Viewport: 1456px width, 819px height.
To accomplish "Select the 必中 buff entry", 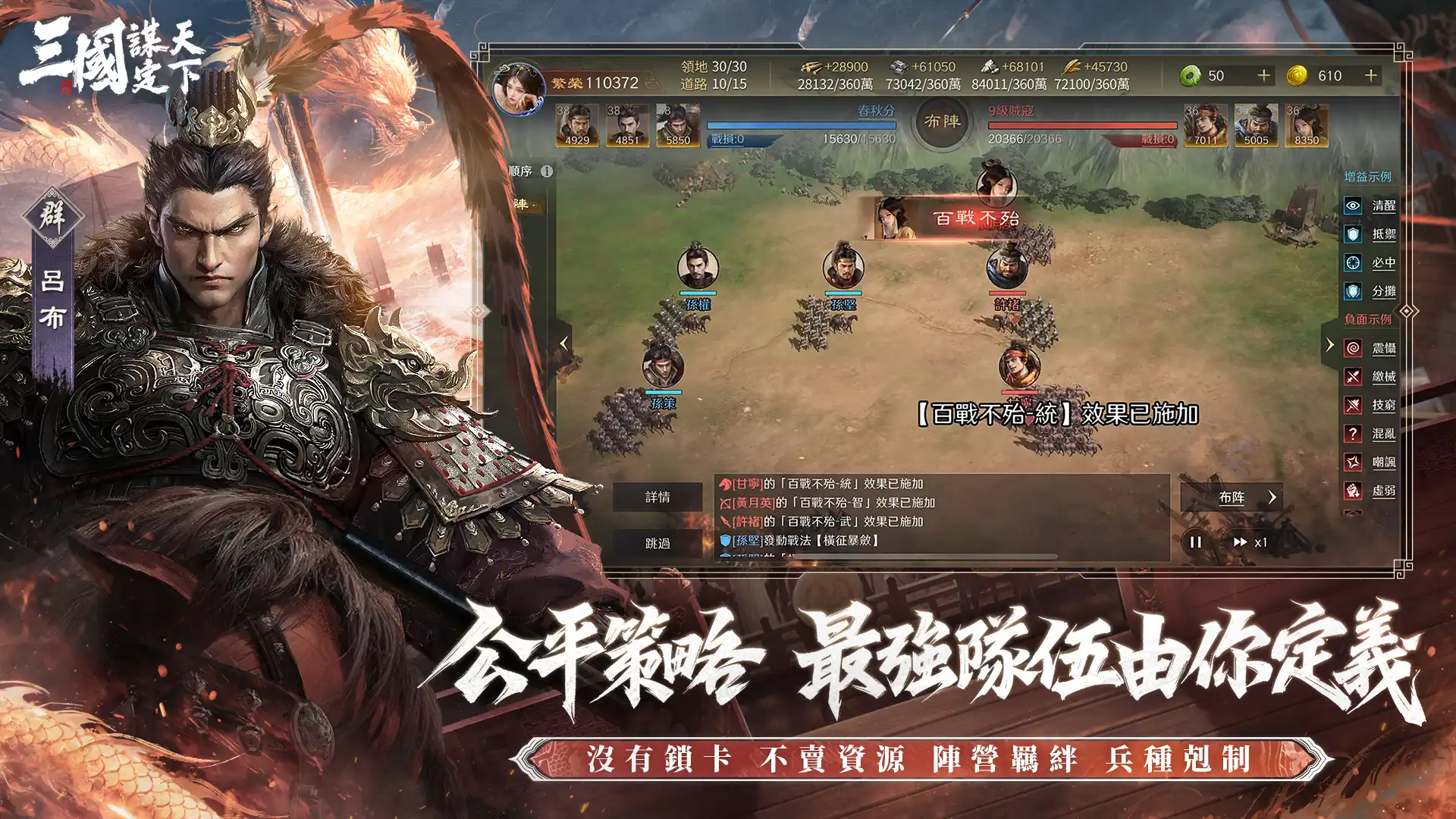I will click(x=1370, y=263).
